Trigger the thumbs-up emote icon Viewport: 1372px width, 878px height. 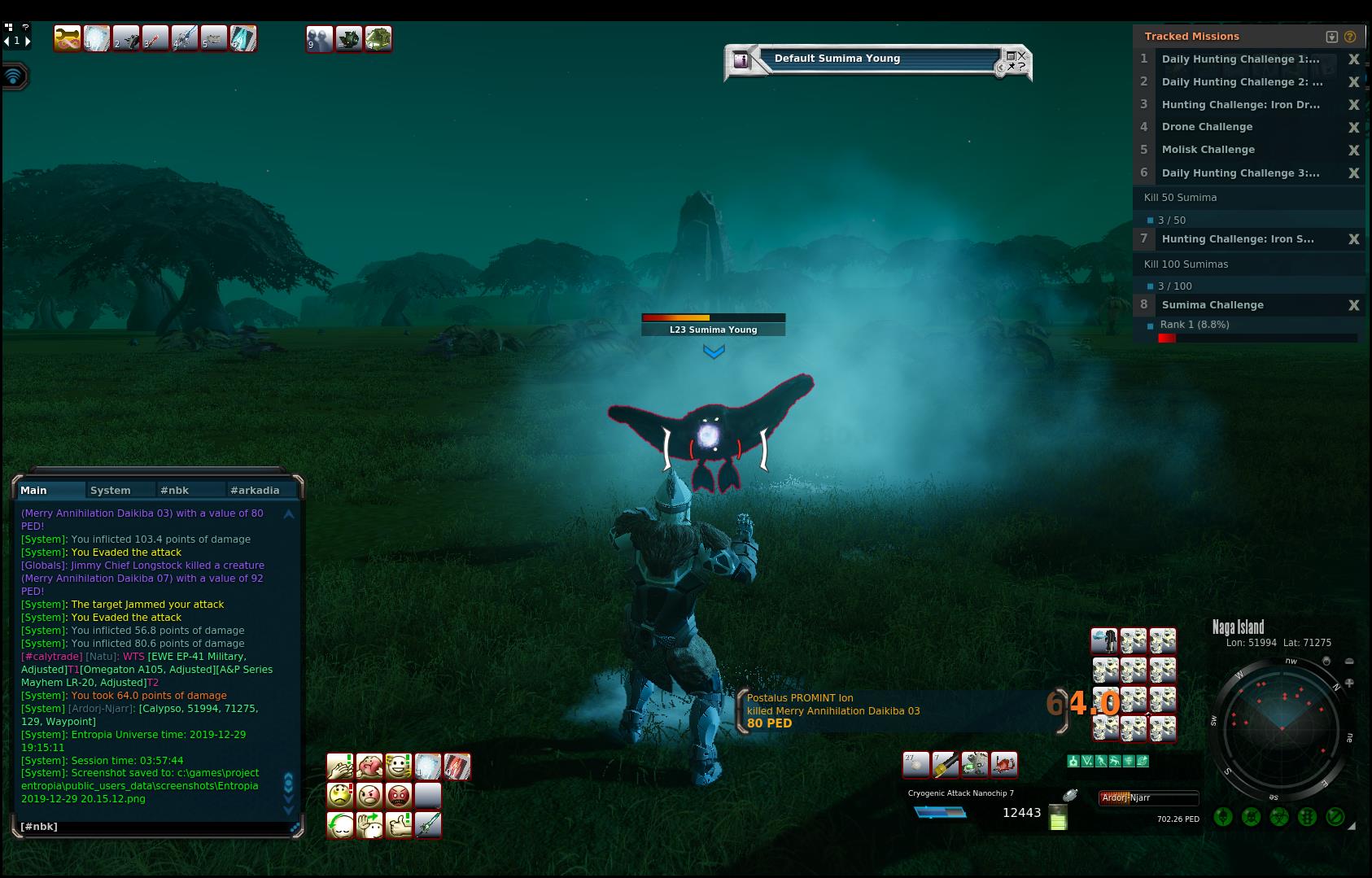pyautogui.click(x=398, y=824)
